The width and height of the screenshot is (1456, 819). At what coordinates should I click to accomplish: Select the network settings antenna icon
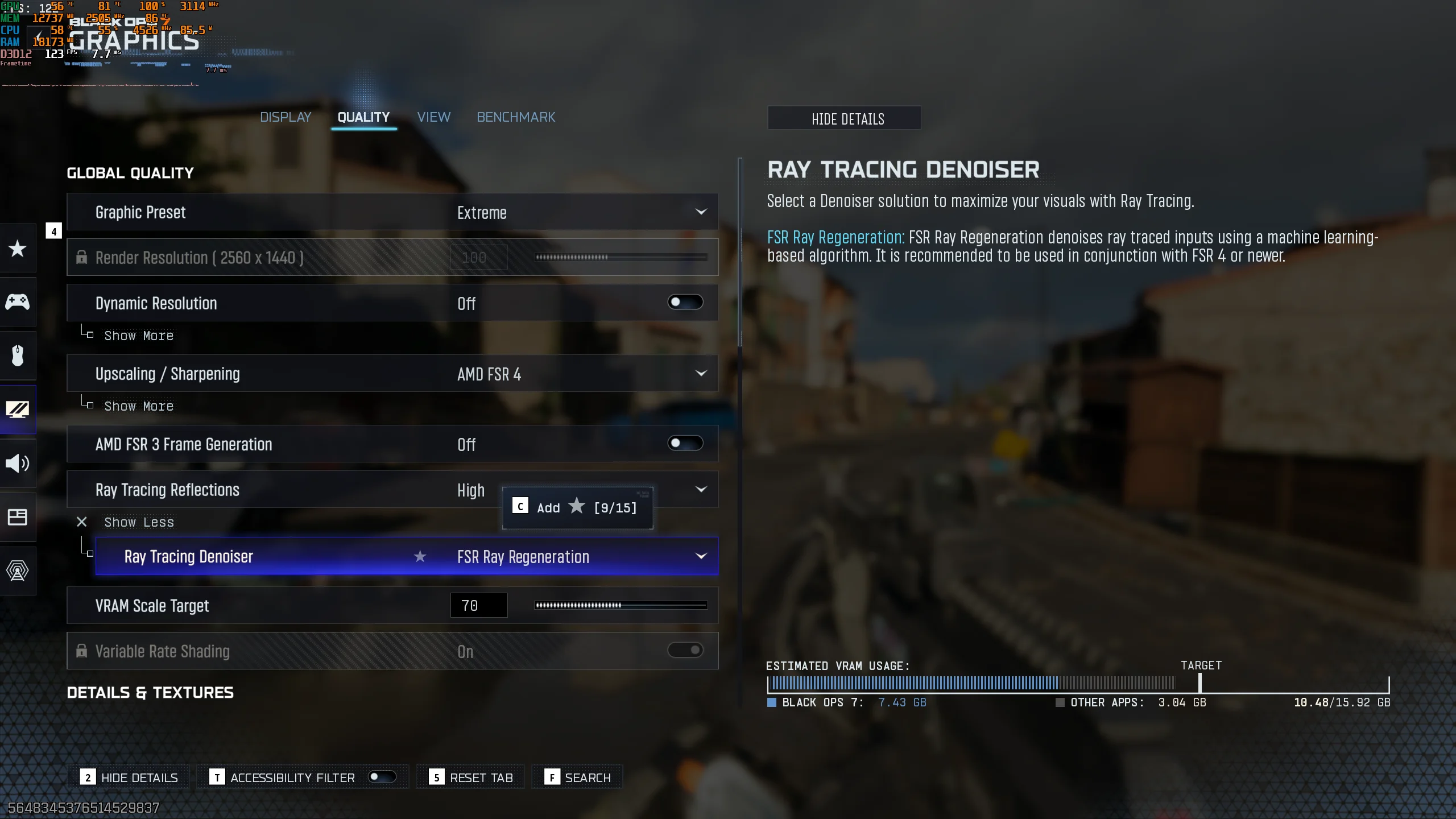click(x=18, y=570)
